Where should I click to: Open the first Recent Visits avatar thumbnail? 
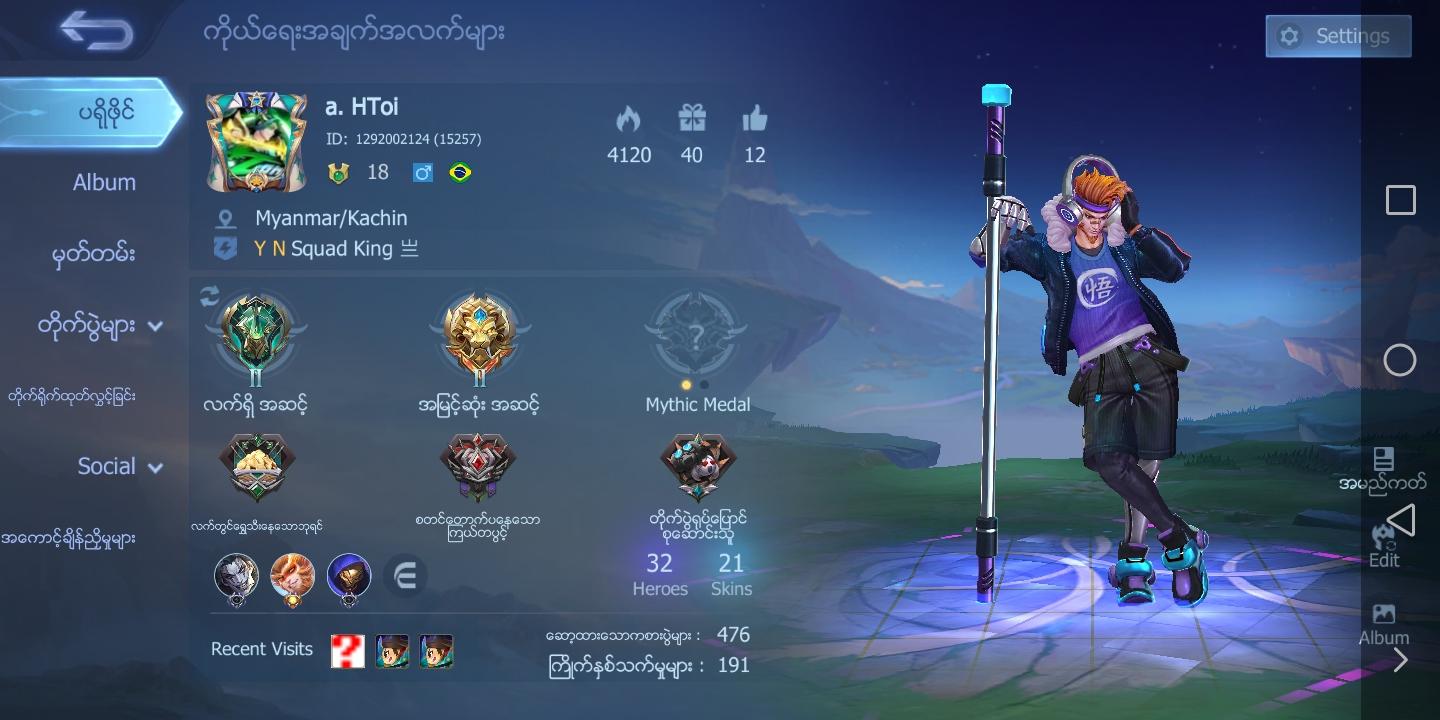(x=347, y=650)
